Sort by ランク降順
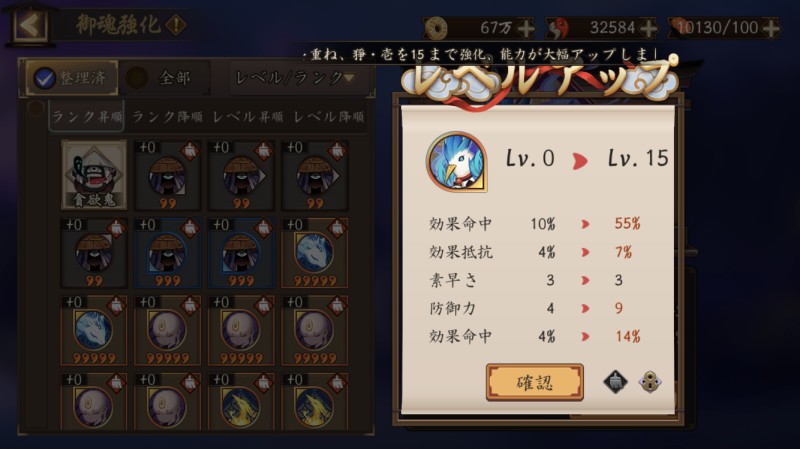 point(168,117)
